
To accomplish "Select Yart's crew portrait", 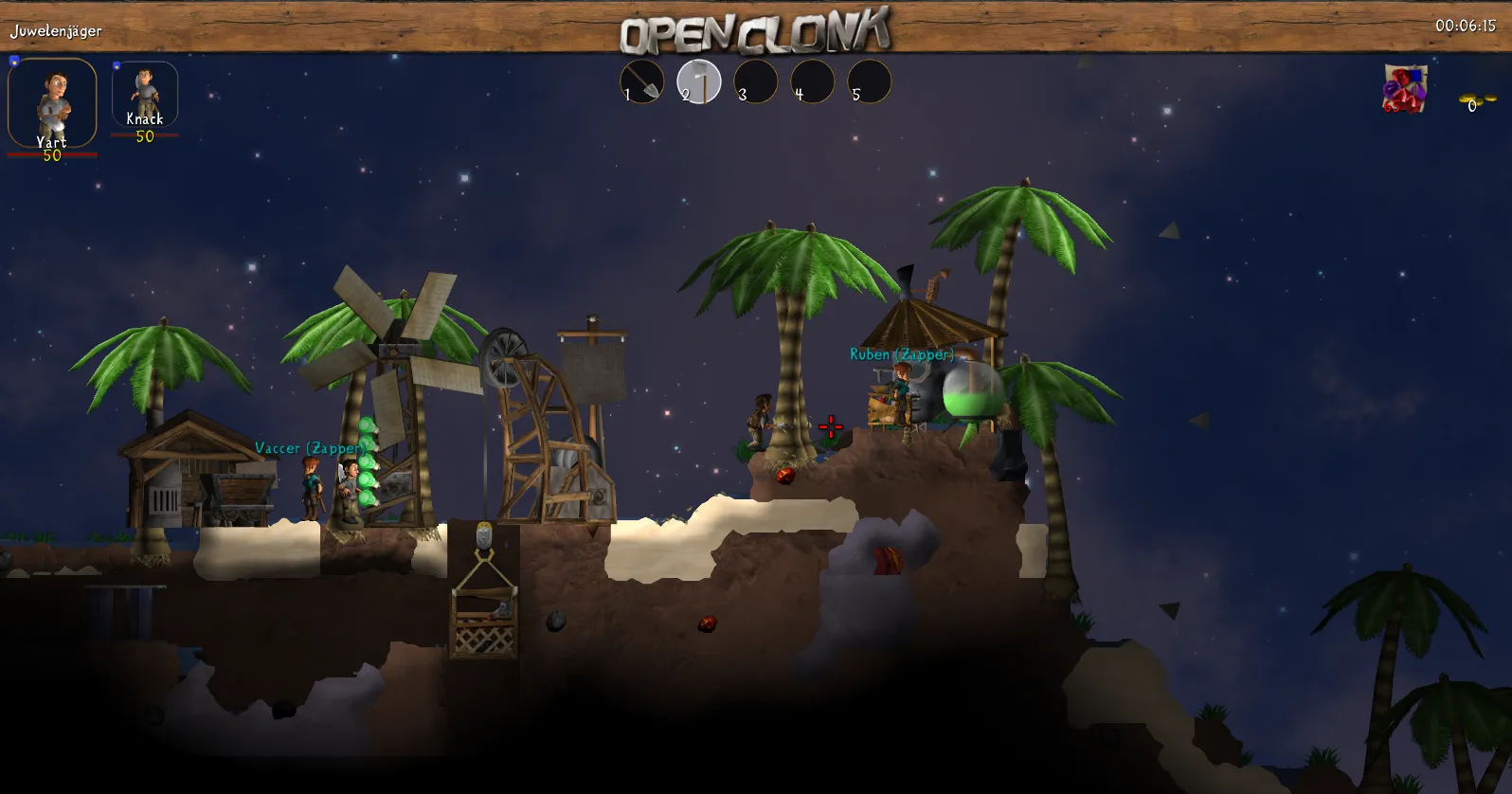I will pyautogui.click(x=52, y=99).
